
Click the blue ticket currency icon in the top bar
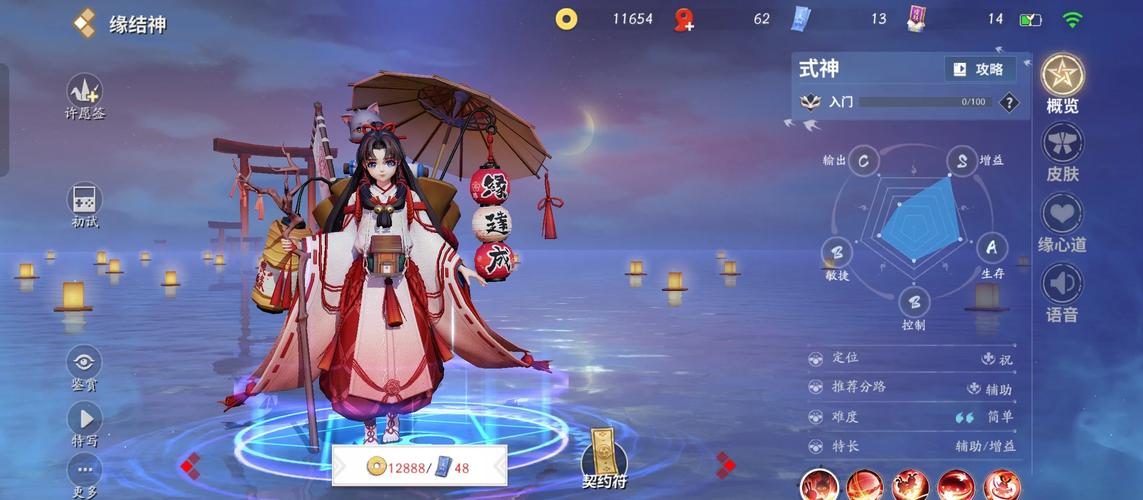click(x=800, y=18)
